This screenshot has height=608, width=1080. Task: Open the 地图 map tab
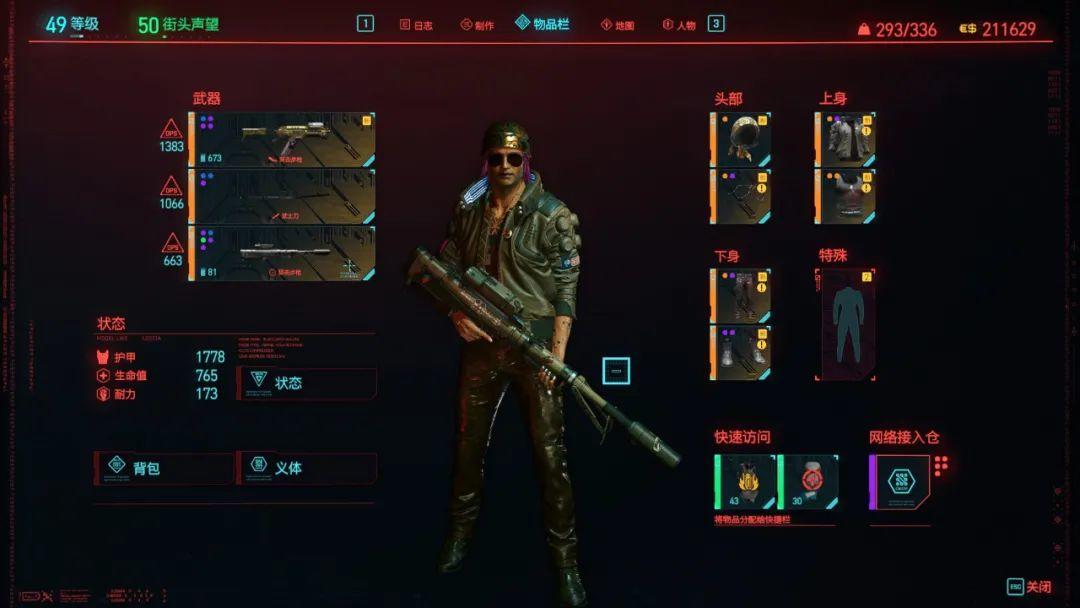click(x=617, y=25)
